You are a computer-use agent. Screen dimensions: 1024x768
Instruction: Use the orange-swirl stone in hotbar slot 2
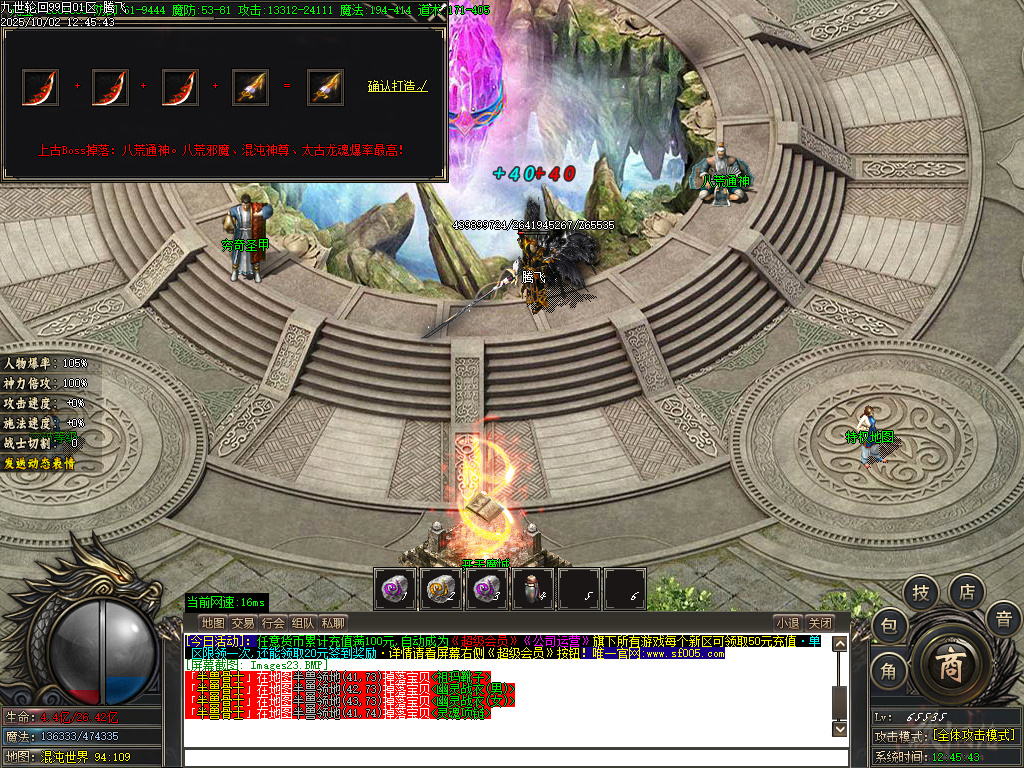[440, 588]
